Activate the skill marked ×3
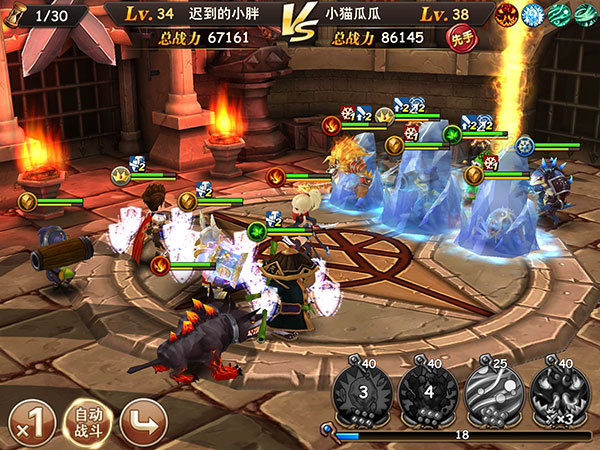 coord(558,391)
